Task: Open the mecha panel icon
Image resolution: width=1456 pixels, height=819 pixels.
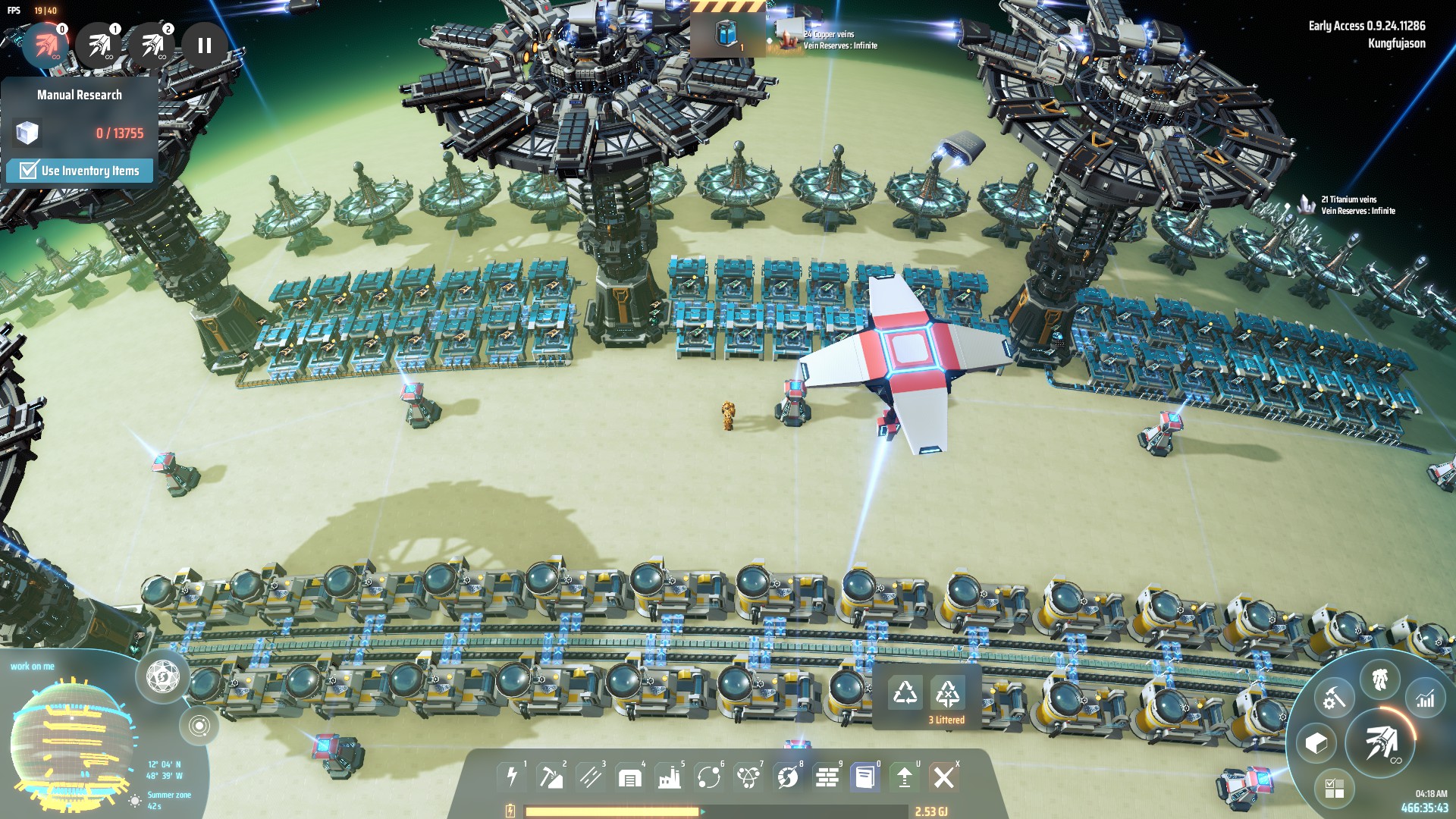Action: 1379,679
